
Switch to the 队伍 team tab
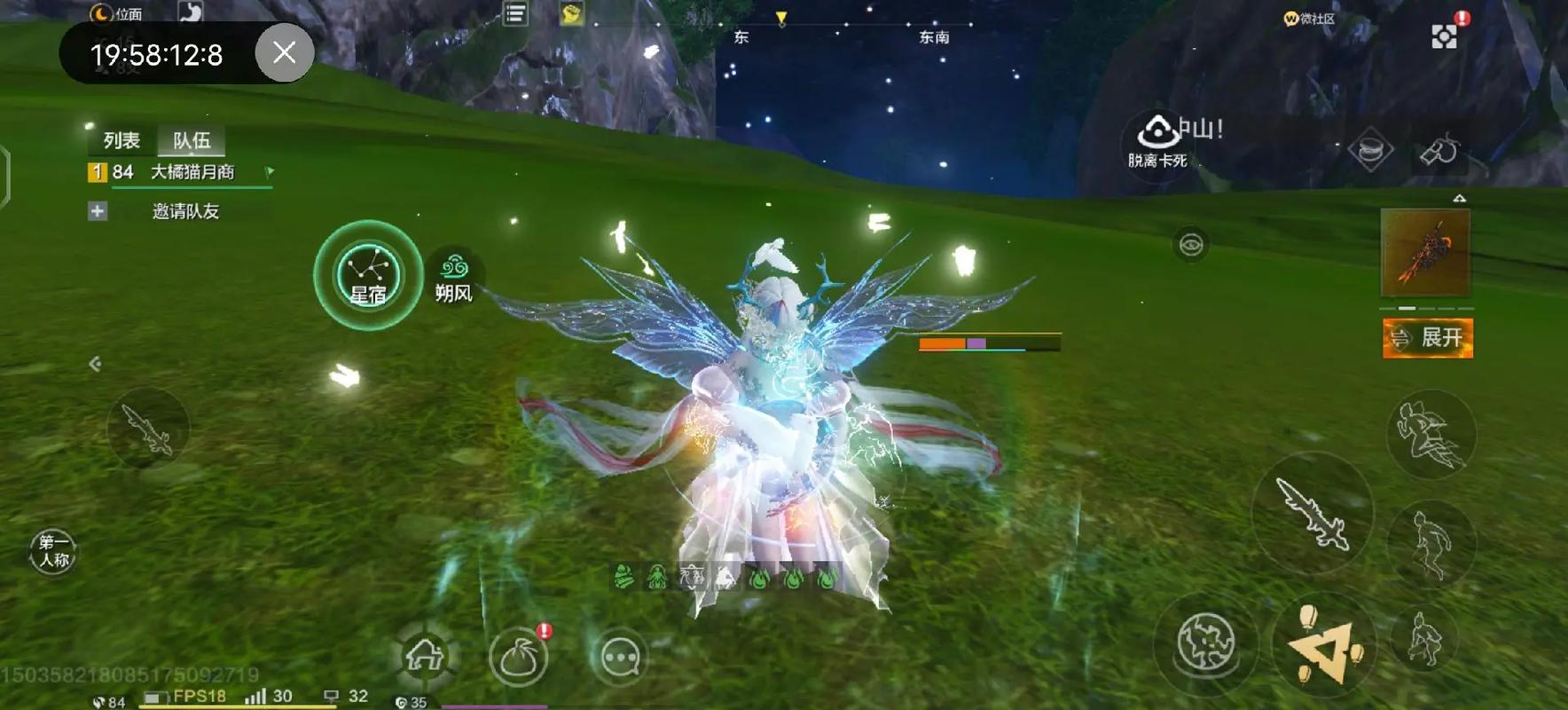(192, 140)
